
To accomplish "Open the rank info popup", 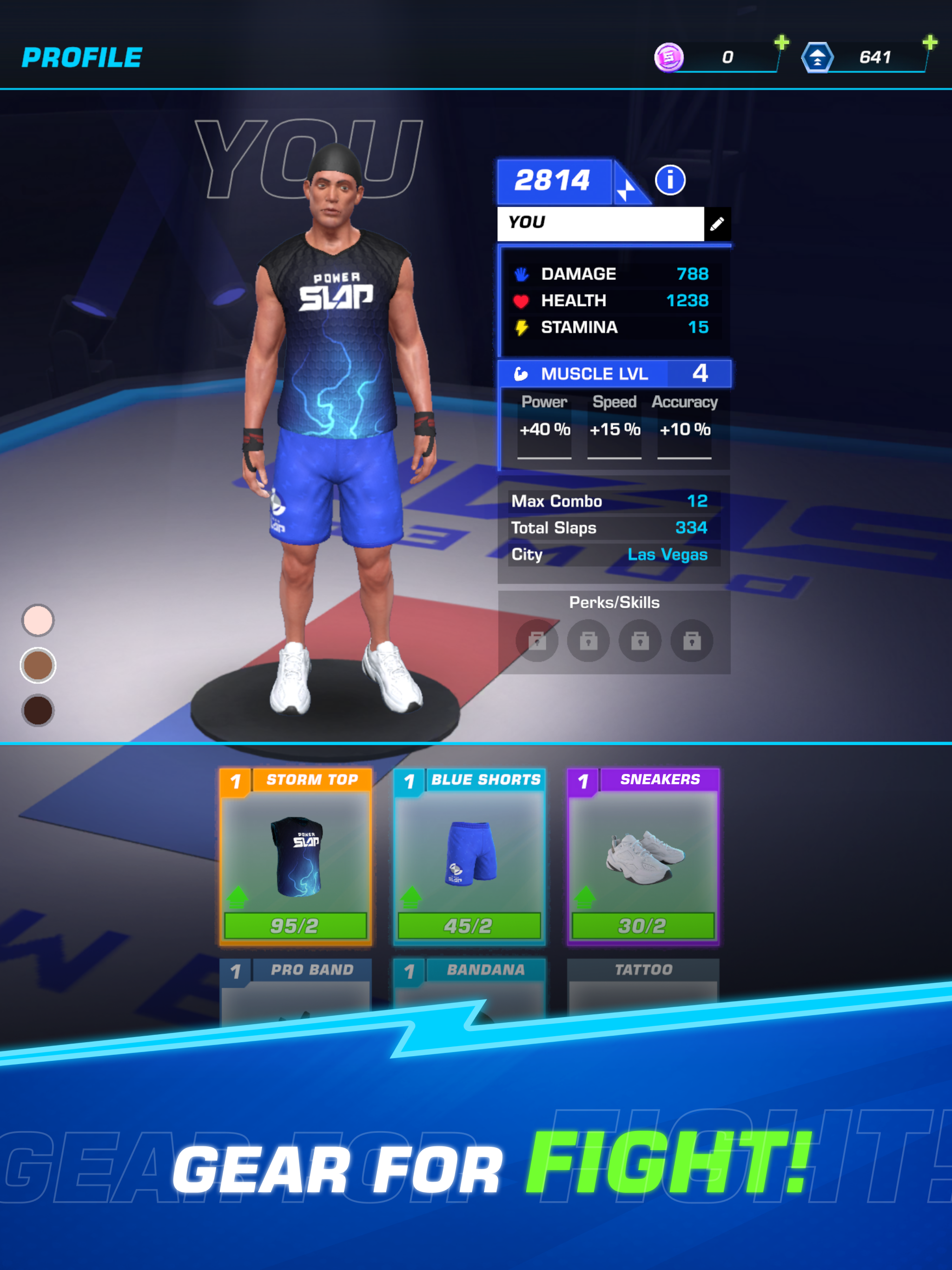I will click(x=671, y=180).
